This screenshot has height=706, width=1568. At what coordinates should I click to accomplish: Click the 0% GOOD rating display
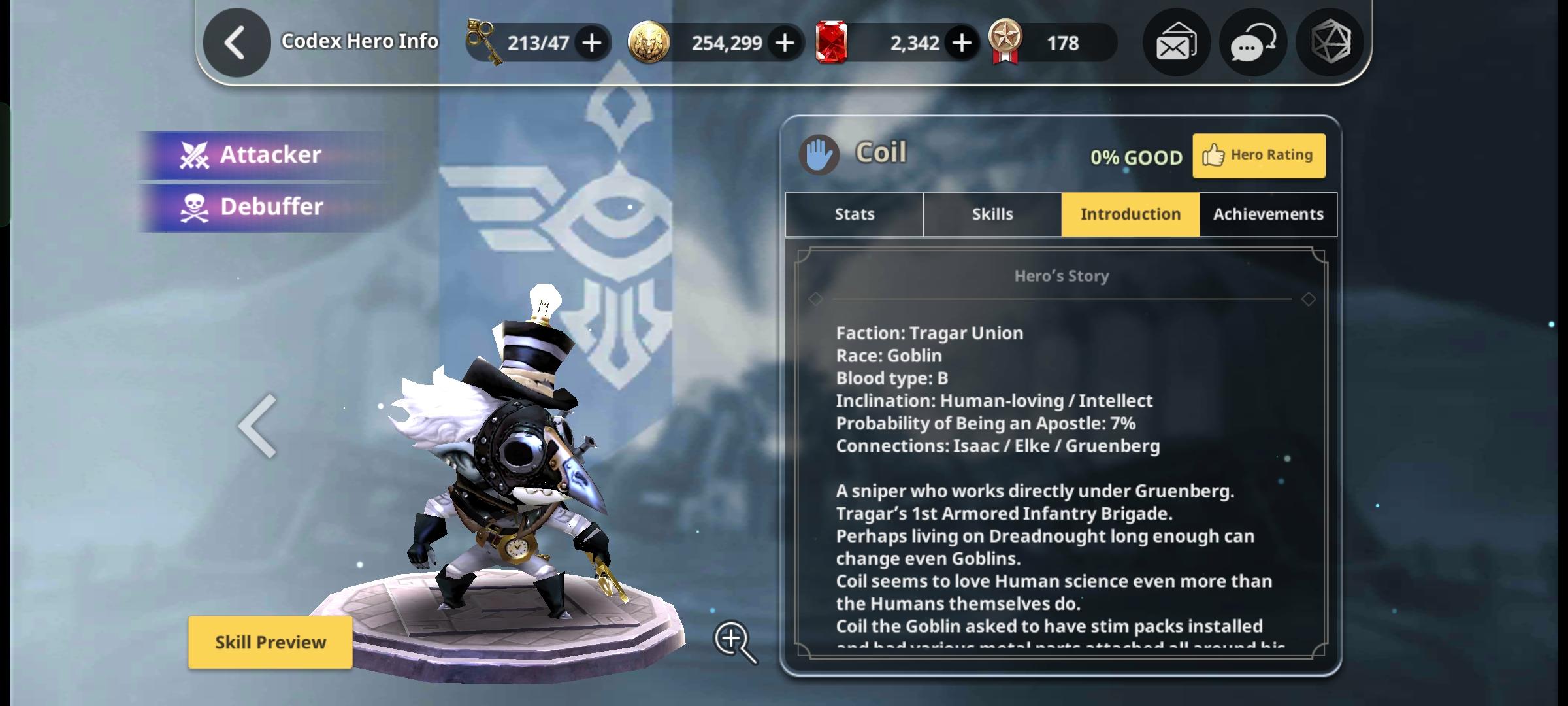tap(1137, 156)
